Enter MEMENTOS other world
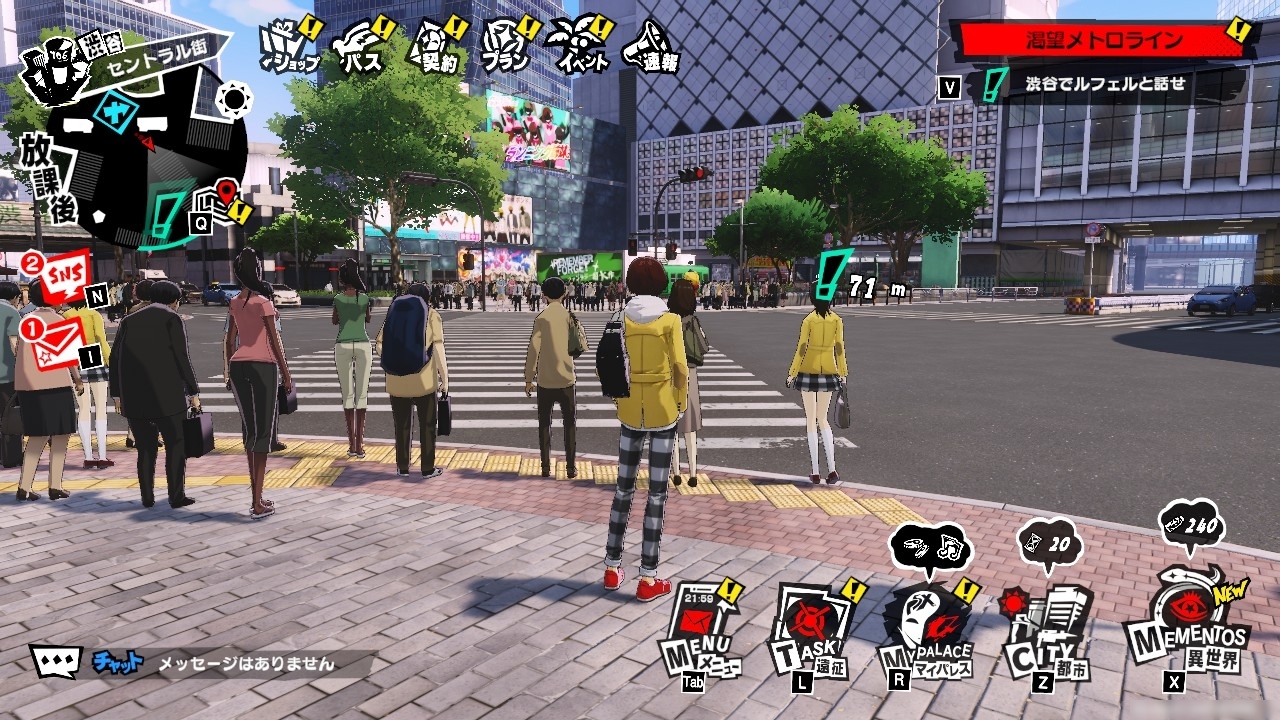 pyautogui.click(x=1187, y=622)
